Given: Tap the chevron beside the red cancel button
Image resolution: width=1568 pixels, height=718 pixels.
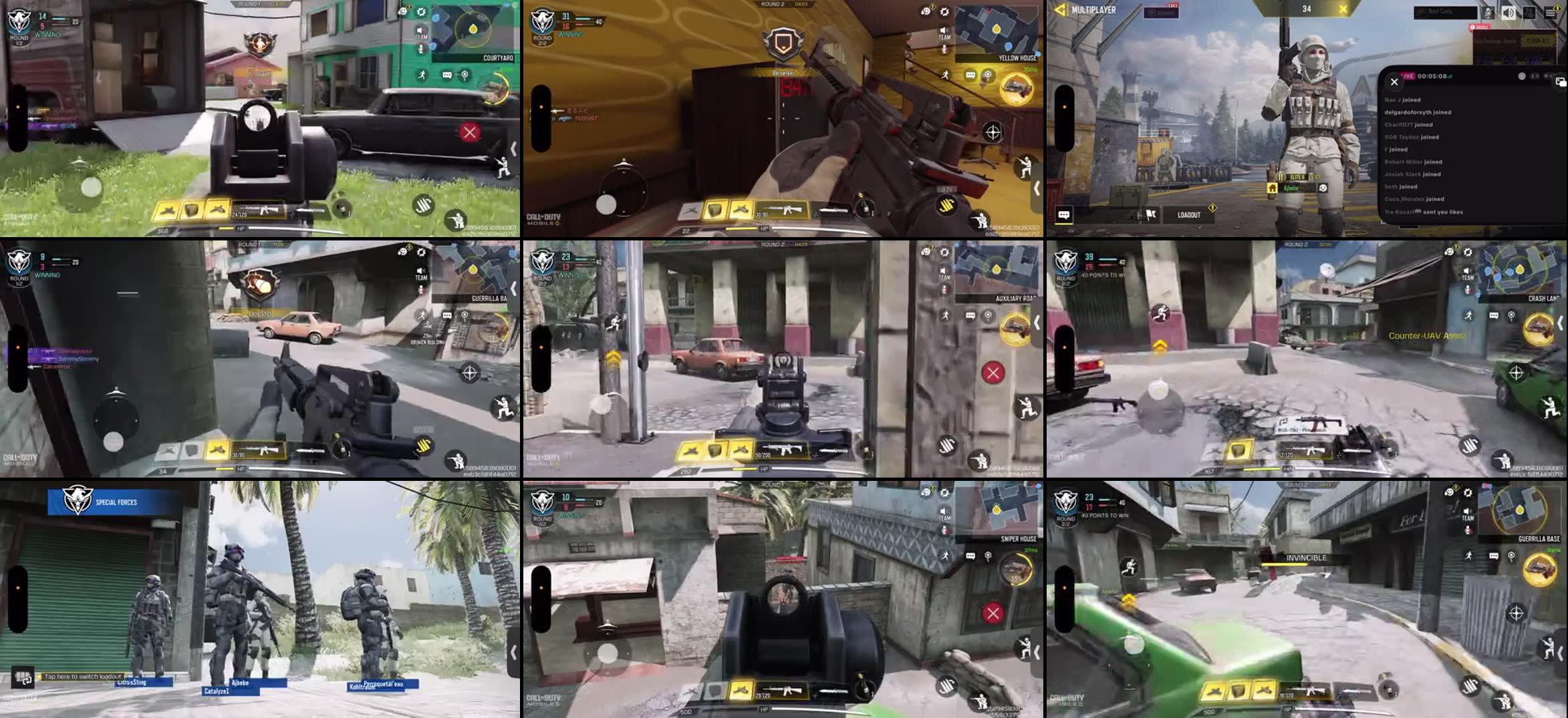Looking at the screenshot, I should pyautogui.click(x=513, y=147).
